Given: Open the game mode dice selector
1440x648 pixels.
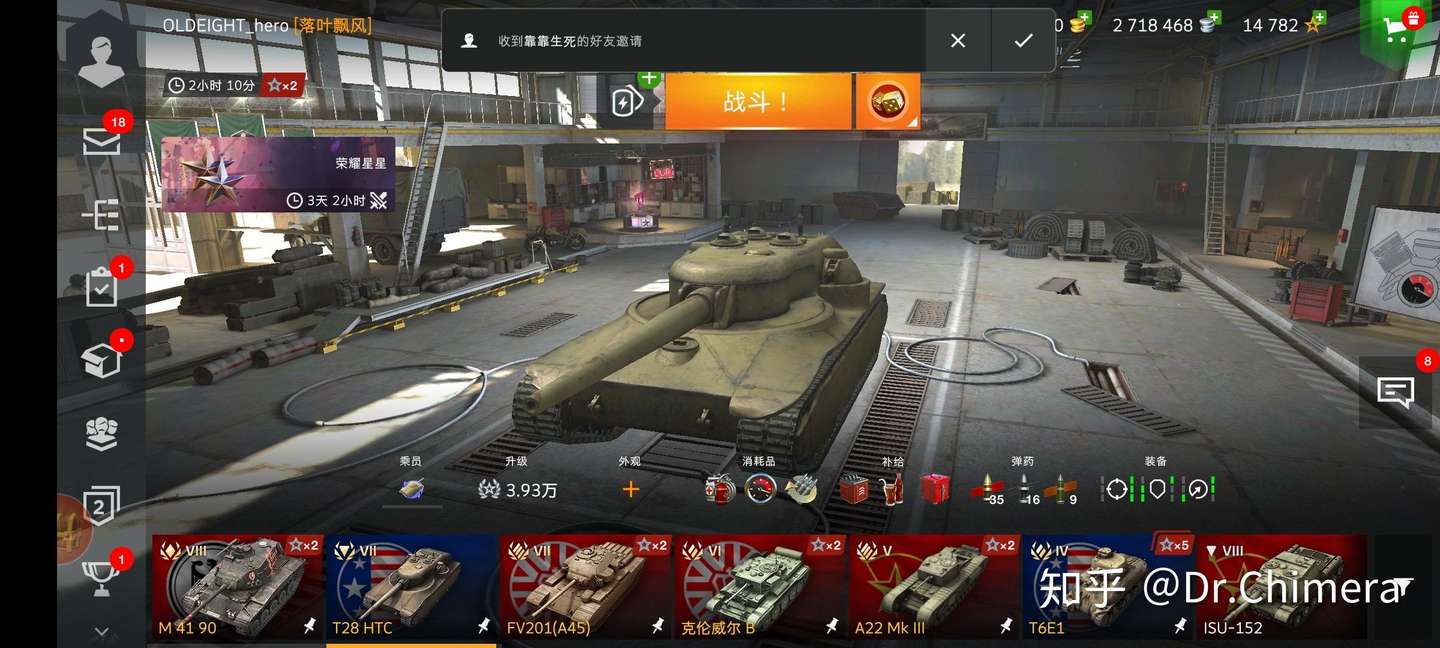Looking at the screenshot, I should pyautogui.click(x=887, y=101).
